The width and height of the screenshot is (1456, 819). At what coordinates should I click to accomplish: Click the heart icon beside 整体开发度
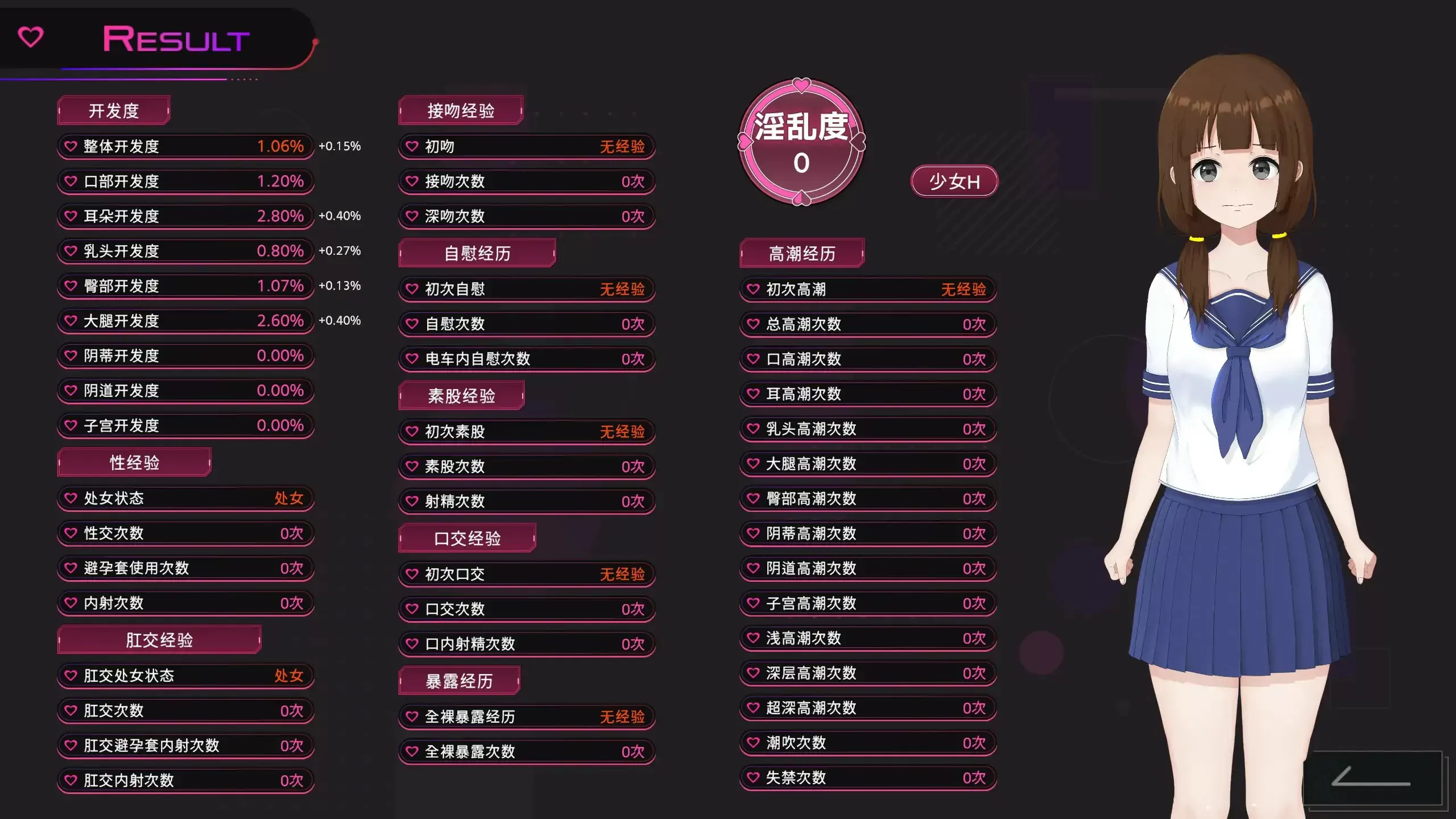71,146
